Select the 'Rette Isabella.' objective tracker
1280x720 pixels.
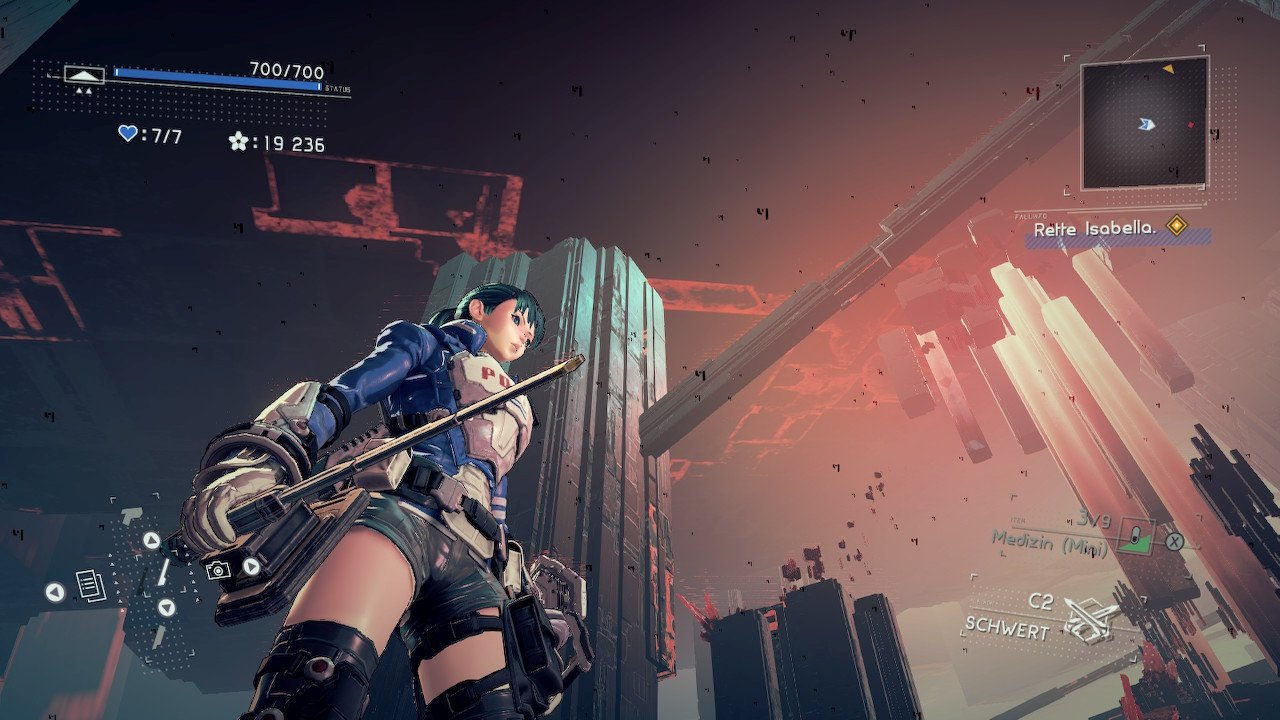point(1094,229)
